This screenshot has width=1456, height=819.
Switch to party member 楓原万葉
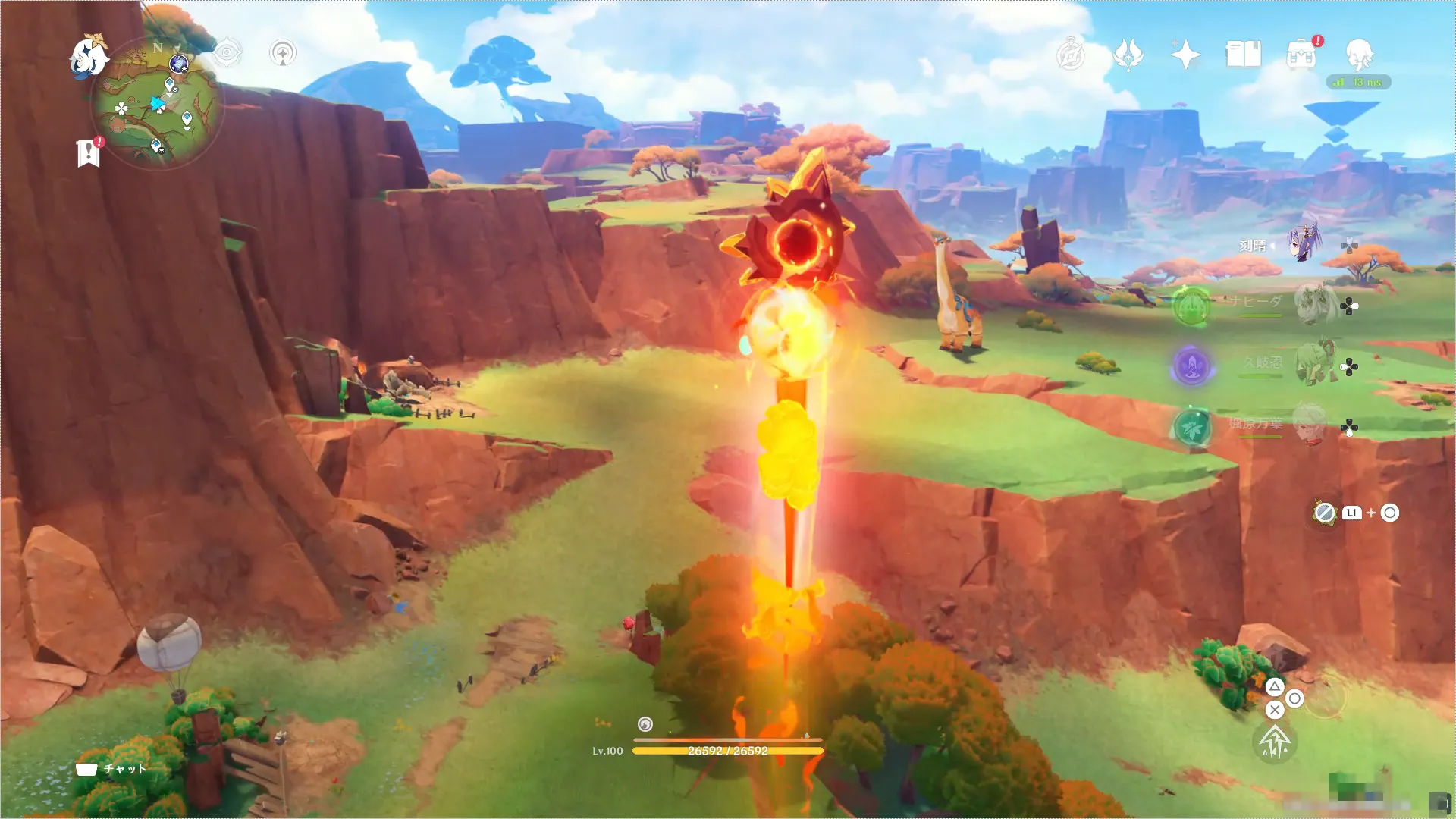point(1309,425)
